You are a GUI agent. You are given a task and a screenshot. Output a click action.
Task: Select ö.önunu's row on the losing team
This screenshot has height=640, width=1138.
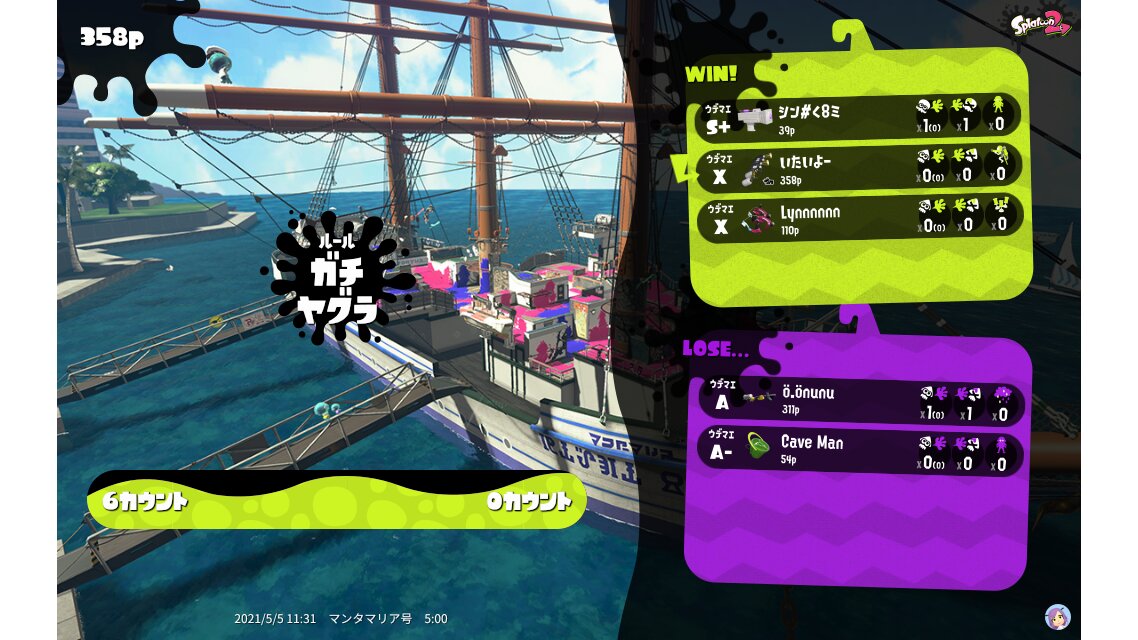click(x=860, y=403)
